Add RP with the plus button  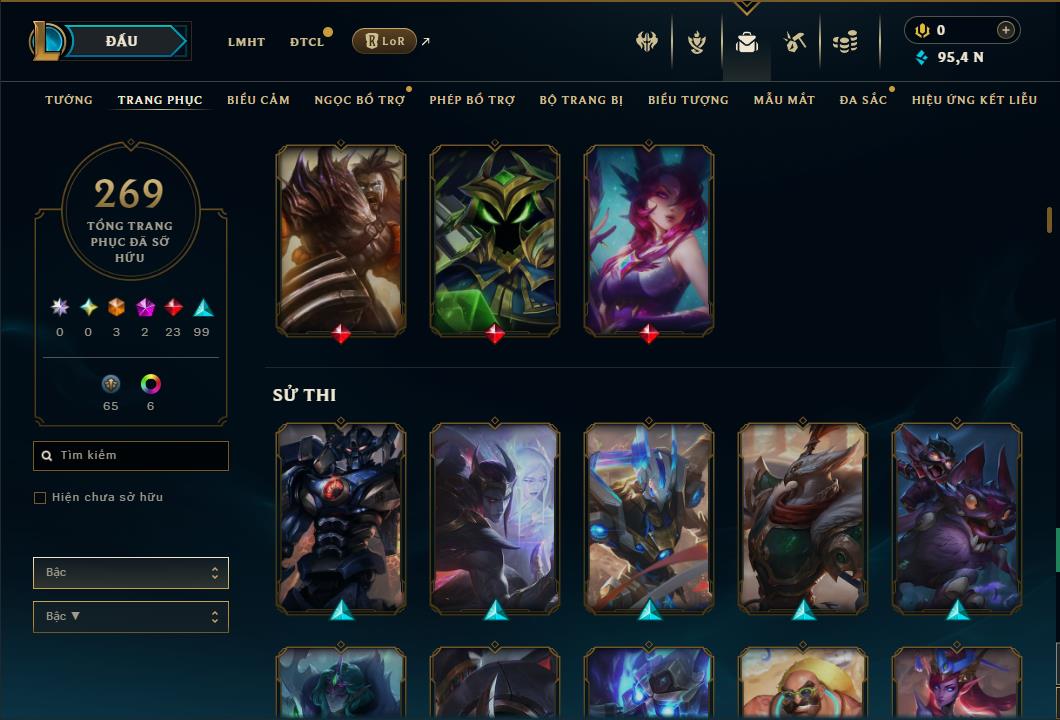(x=1005, y=30)
